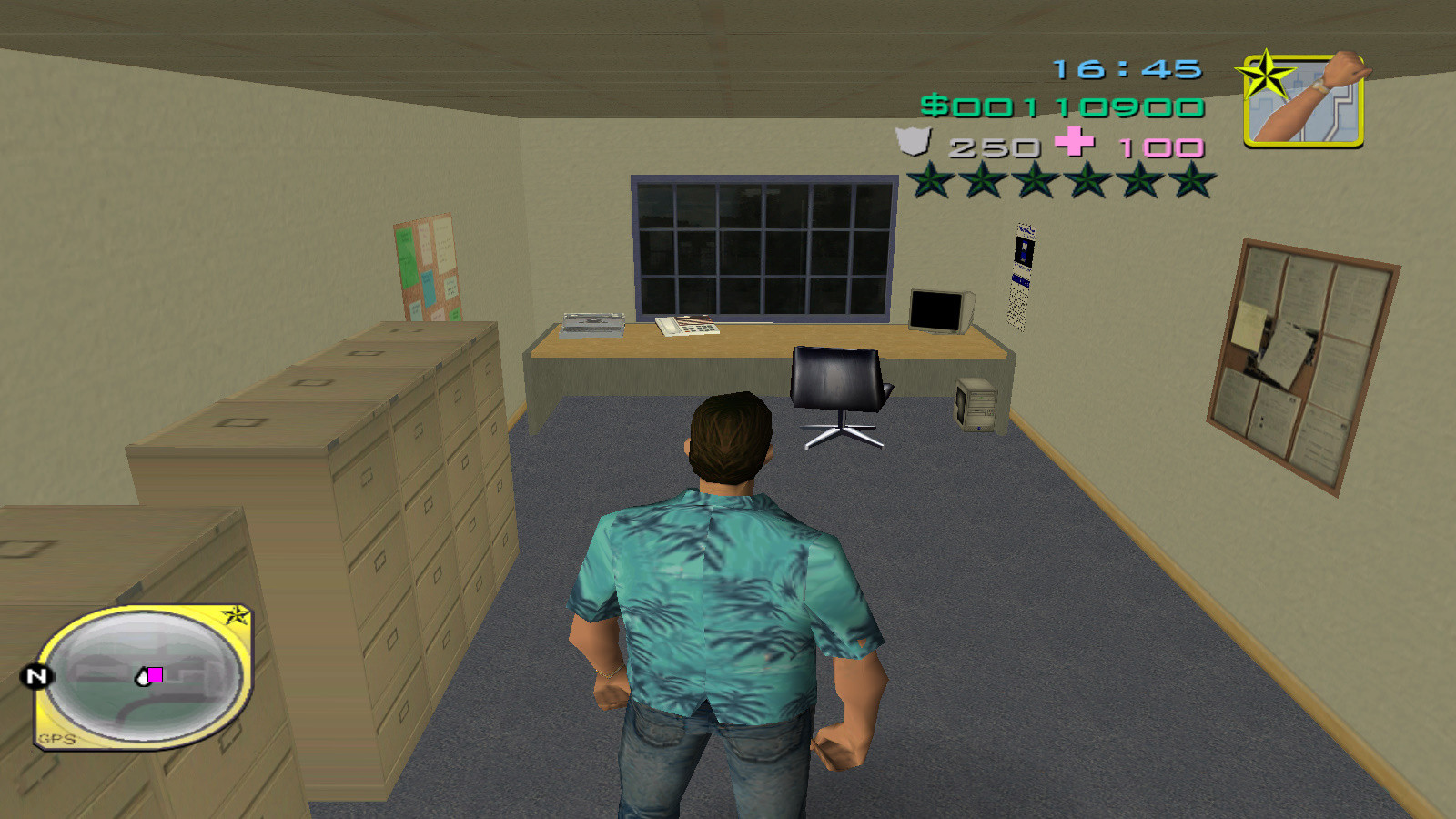Image resolution: width=1456 pixels, height=819 pixels.
Task: Toggle the GPS label on the minimap
Action: pos(56,739)
